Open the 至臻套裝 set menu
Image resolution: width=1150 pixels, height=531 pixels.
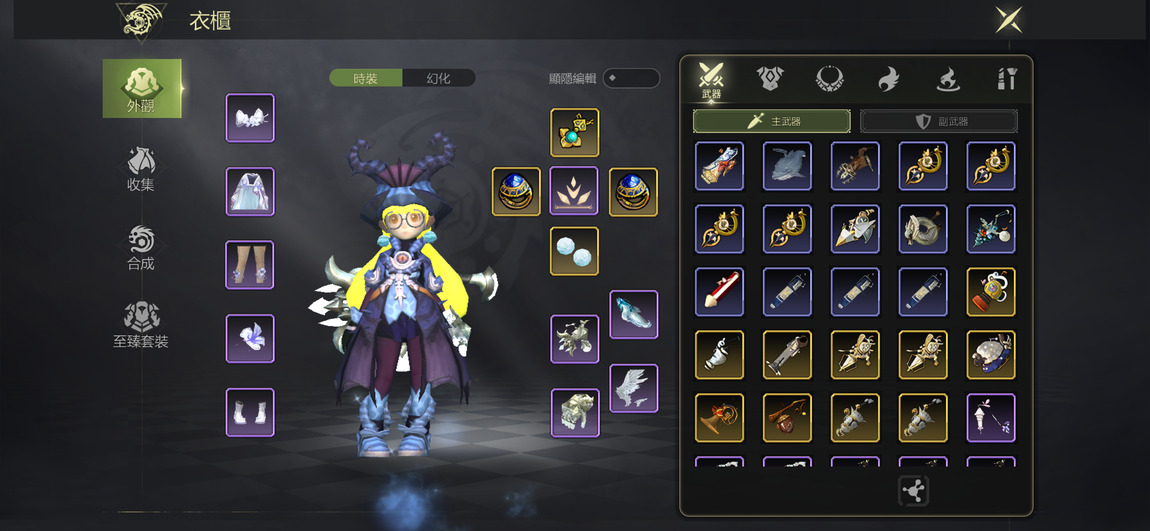[x=141, y=325]
